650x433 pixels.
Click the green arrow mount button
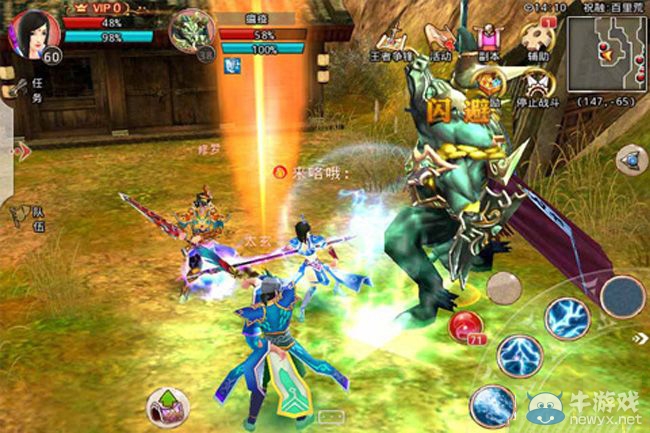(166, 406)
